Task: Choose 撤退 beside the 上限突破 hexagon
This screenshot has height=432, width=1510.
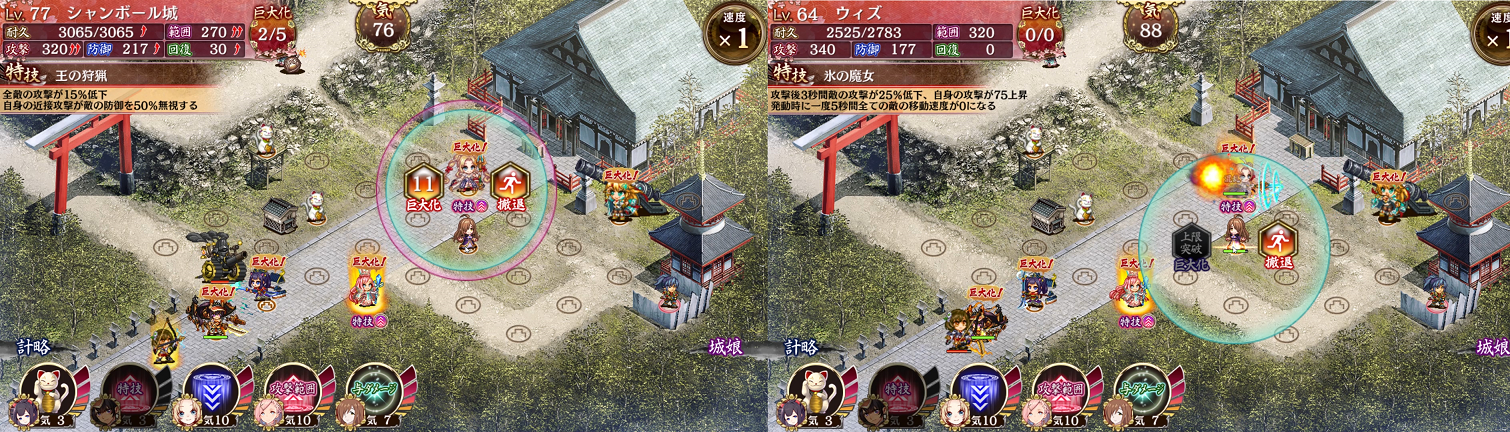Action: click(x=1276, y=245)
